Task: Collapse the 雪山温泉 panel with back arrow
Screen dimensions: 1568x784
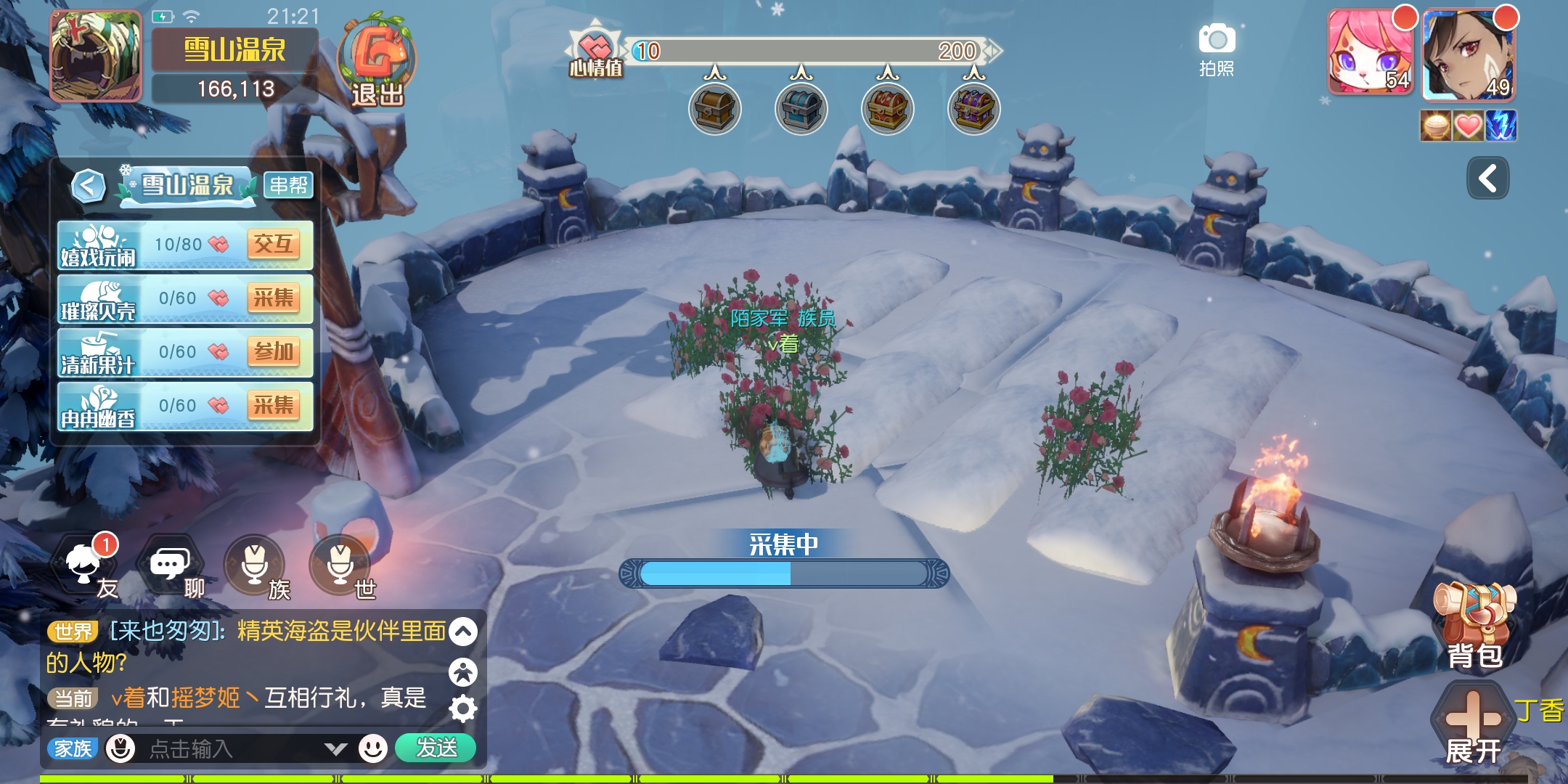Action: tap(88, 186)
